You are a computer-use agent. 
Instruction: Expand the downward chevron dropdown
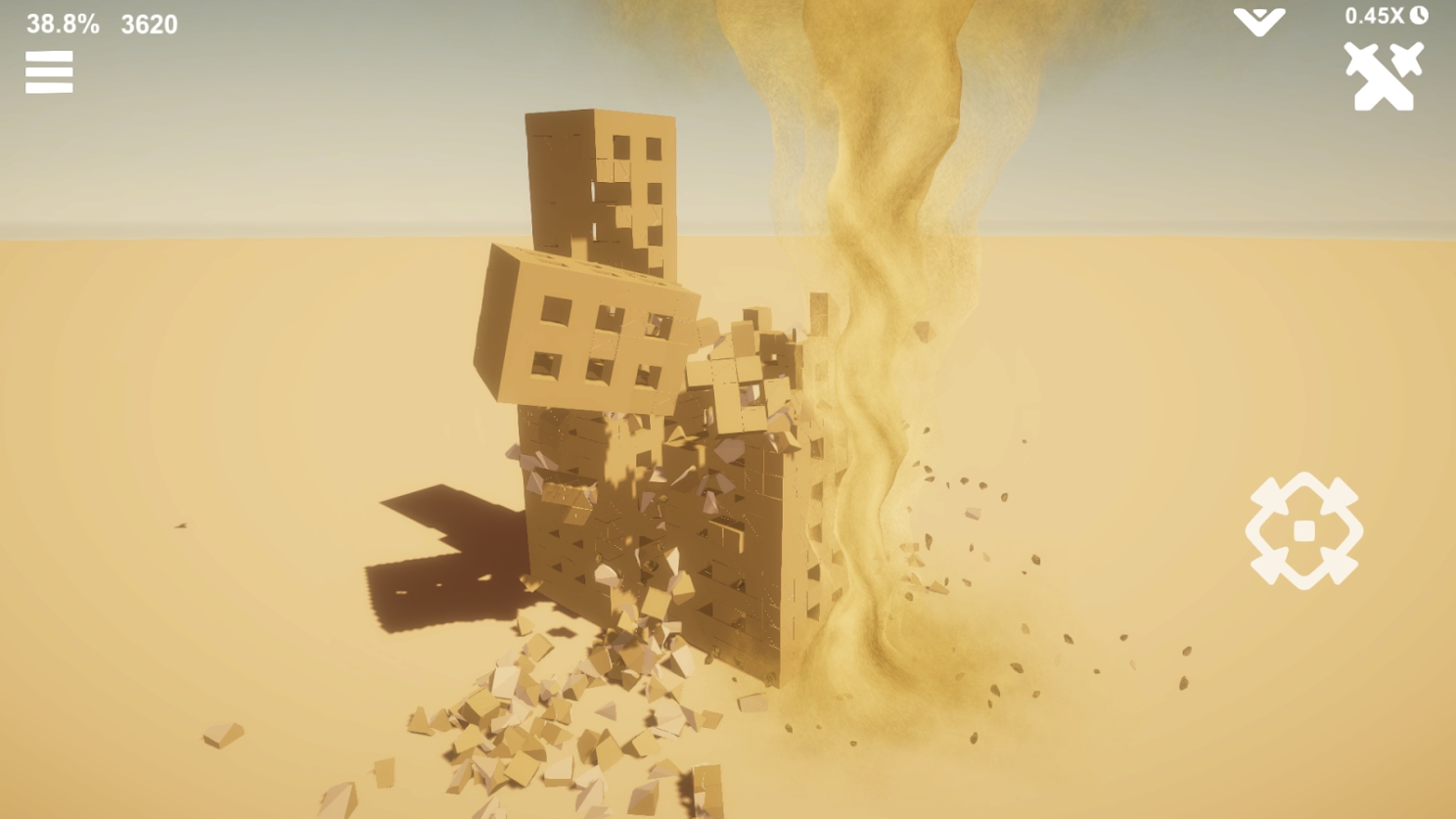[1258, 22]
